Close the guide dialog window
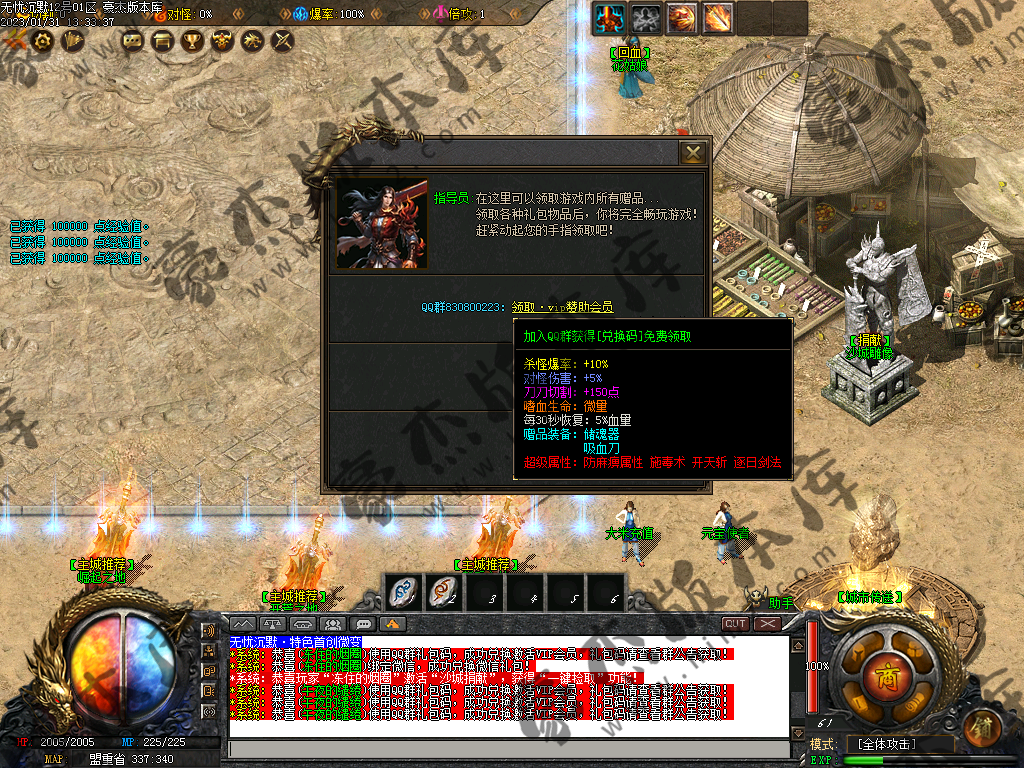The height and width of the screenshot is (768, 1024). click(x=692, y=153)
